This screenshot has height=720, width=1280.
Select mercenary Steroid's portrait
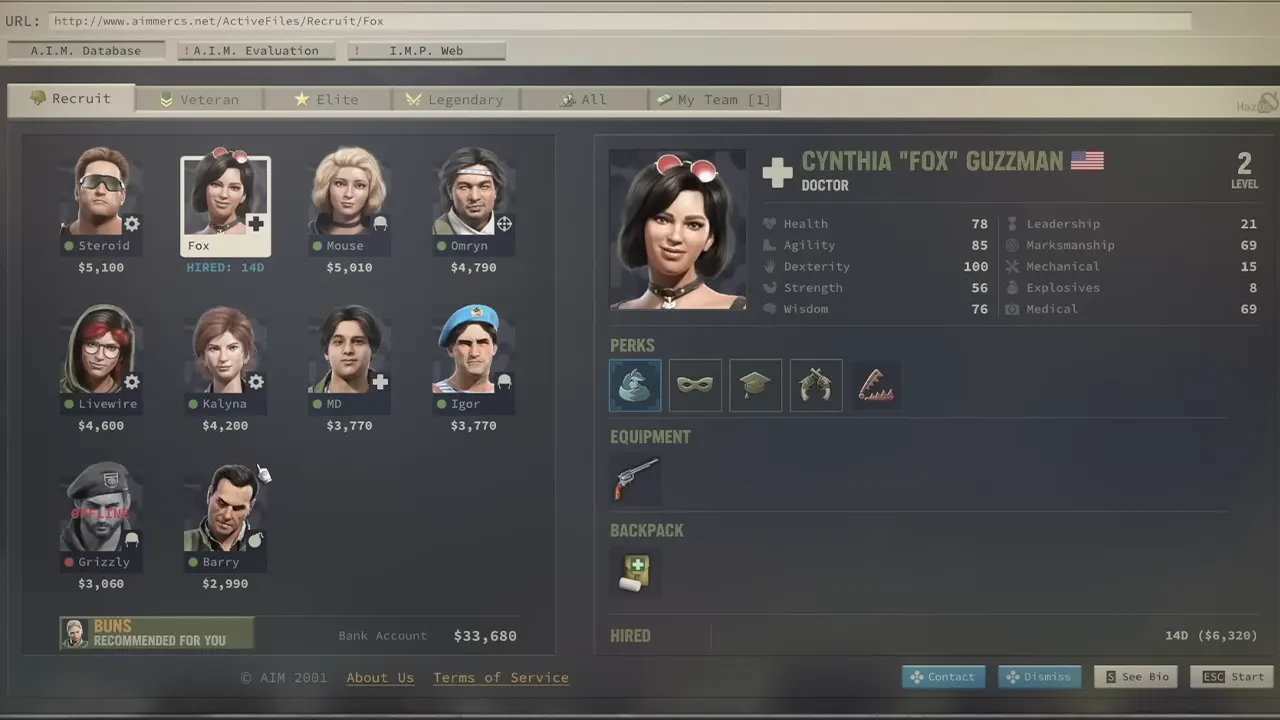pos(101,193)
